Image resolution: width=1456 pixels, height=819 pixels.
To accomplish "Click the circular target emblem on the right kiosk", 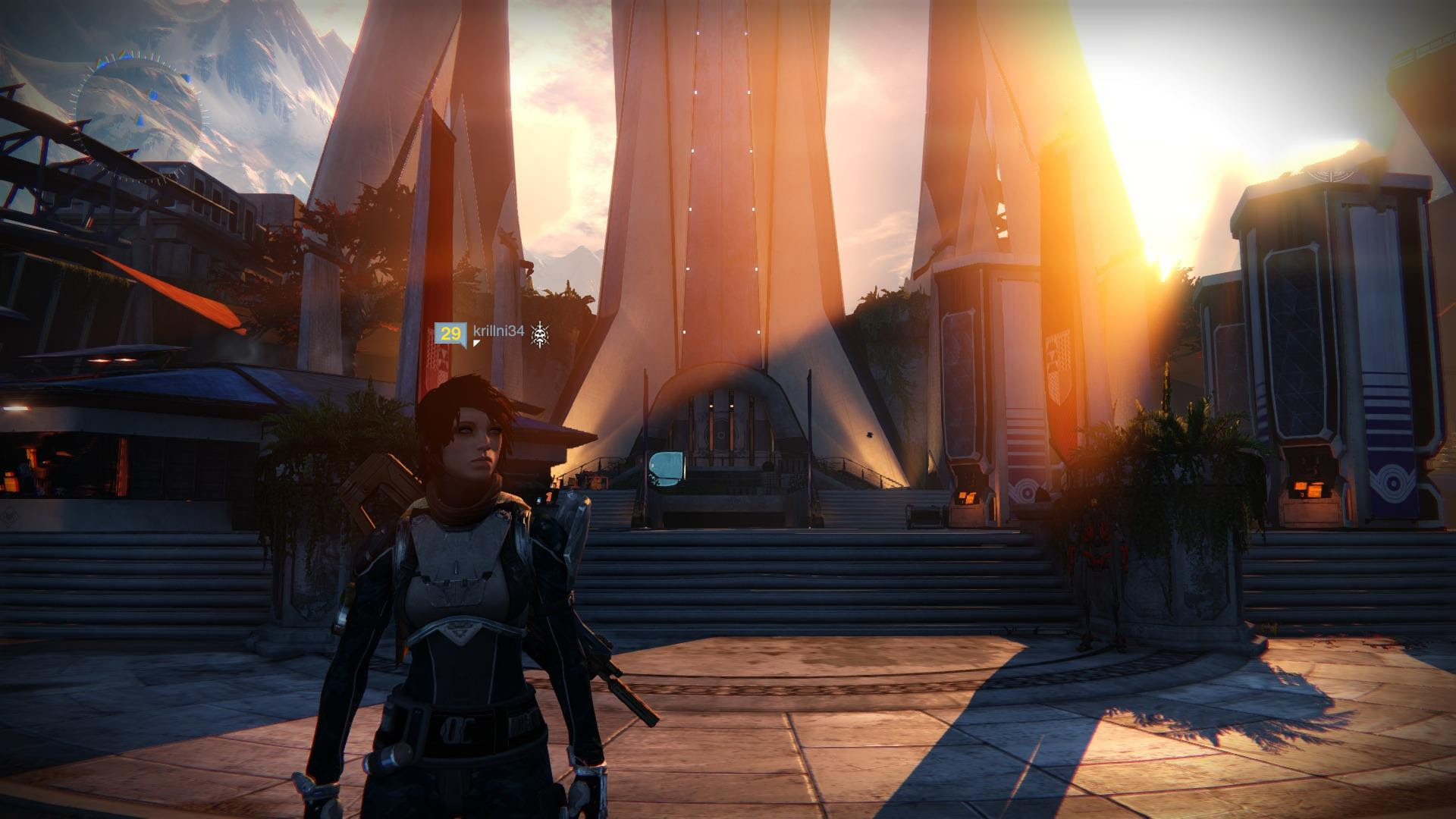I will click(x=1393, y=482).
